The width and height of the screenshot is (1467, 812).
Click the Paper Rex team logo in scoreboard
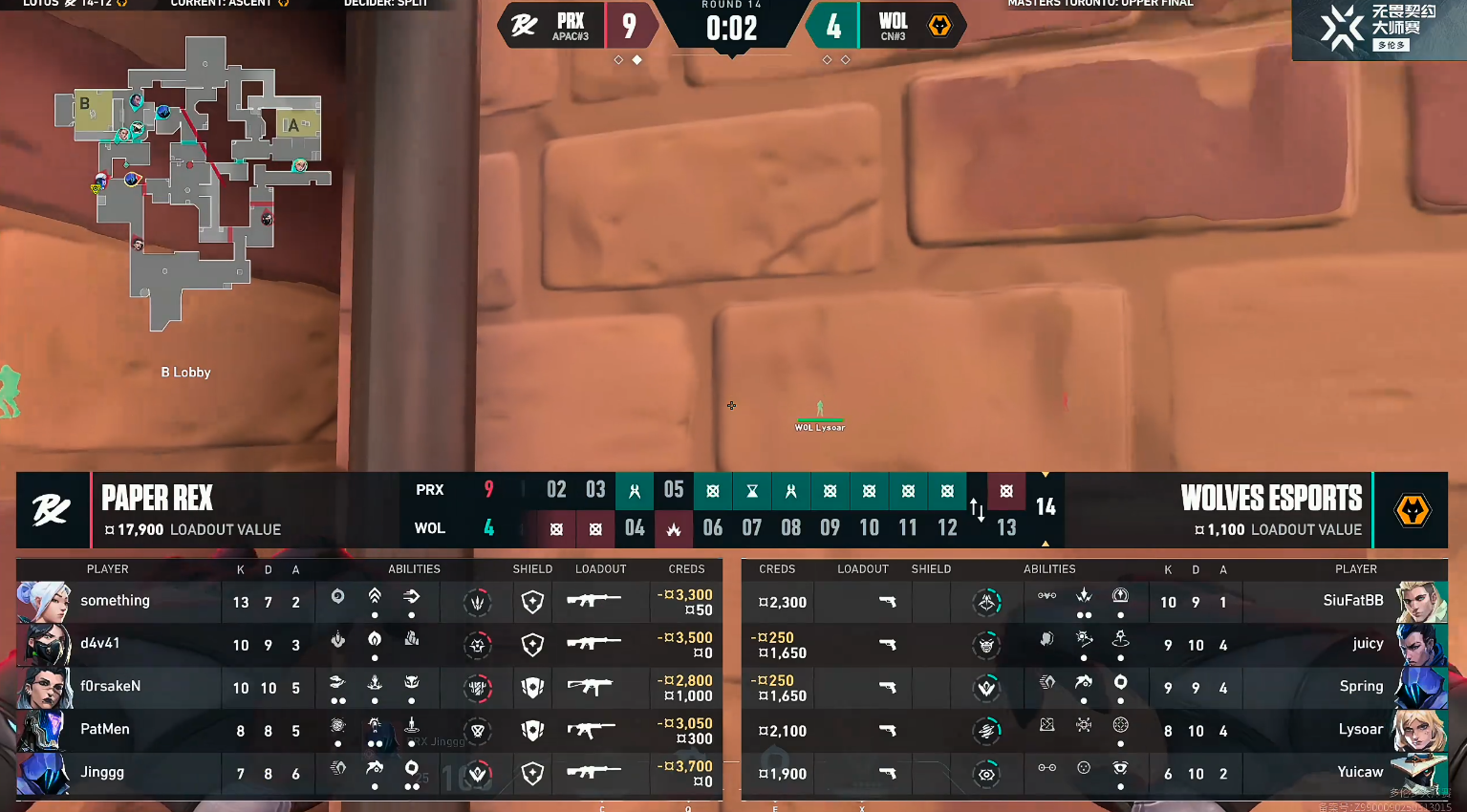[52, 511]
